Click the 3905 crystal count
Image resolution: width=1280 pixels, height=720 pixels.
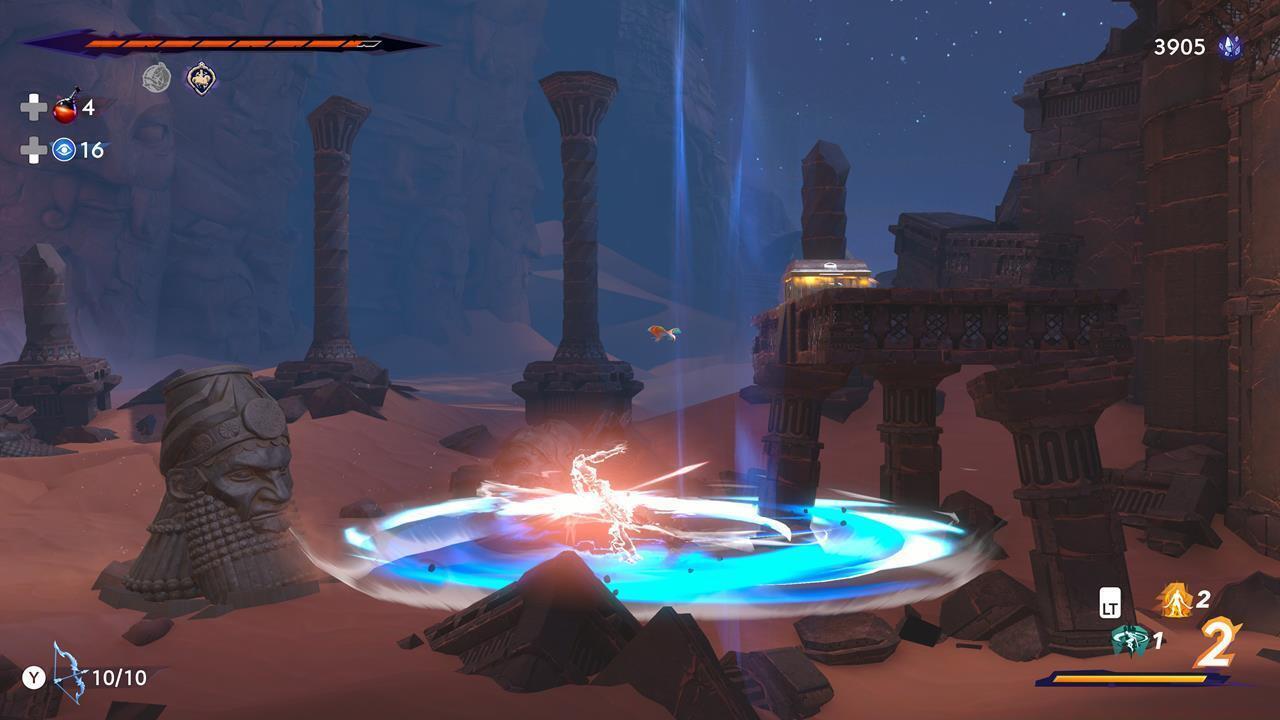(x=1178, y=45)
